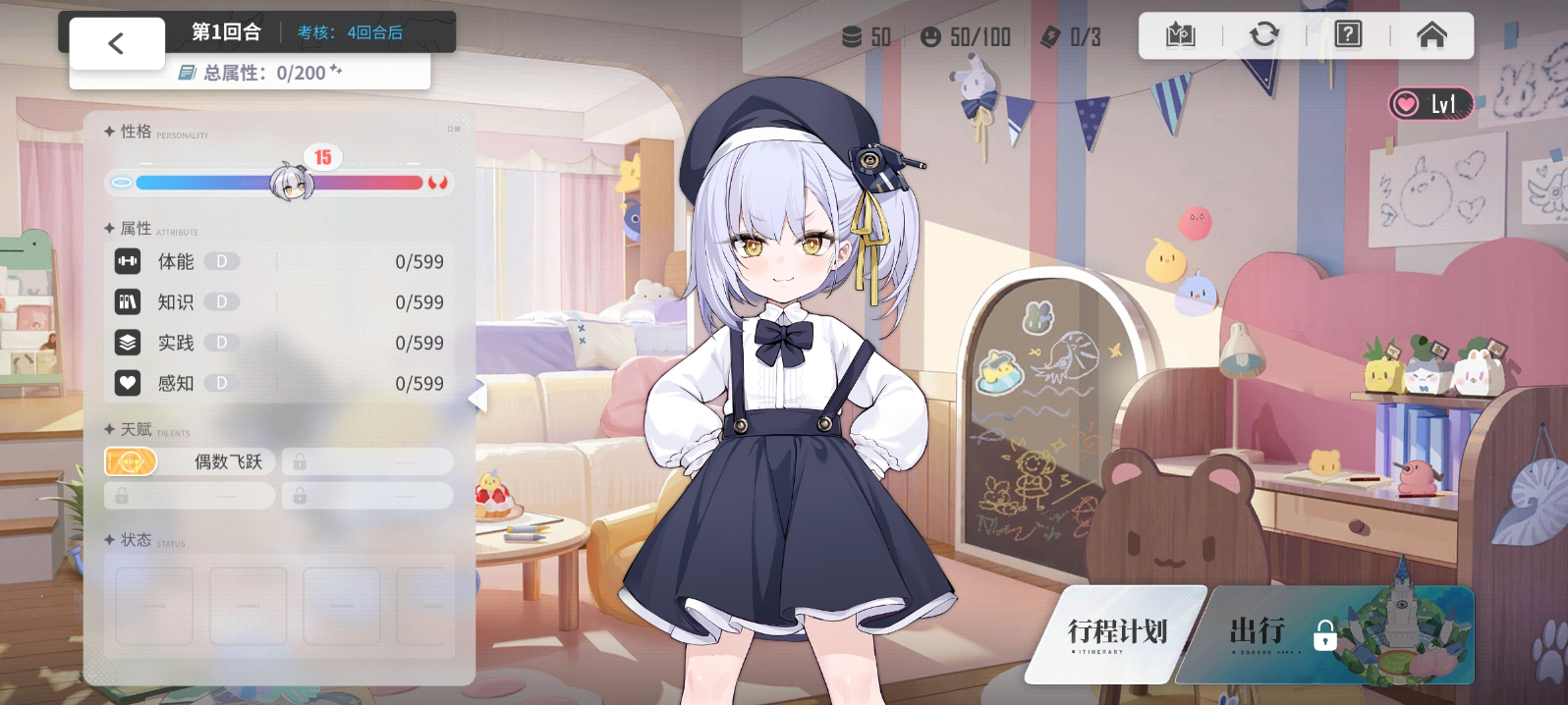Collapse the attribute panel with the side arrow
The image size is (1568, 705).
(477, 397)
